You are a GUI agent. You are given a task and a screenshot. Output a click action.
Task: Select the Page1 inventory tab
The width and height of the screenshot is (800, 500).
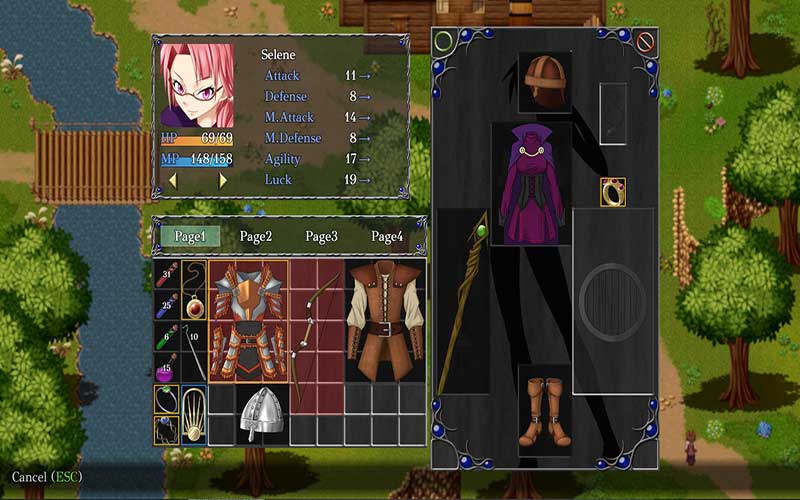pos(189,237)
